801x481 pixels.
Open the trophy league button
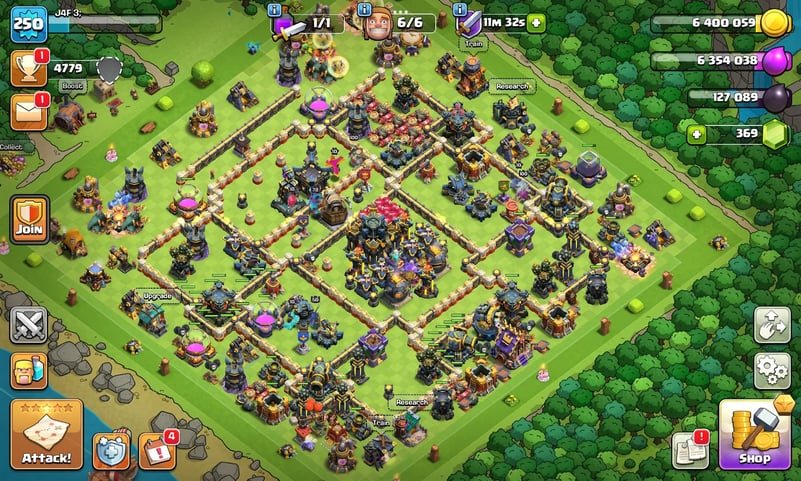[28, 68]
